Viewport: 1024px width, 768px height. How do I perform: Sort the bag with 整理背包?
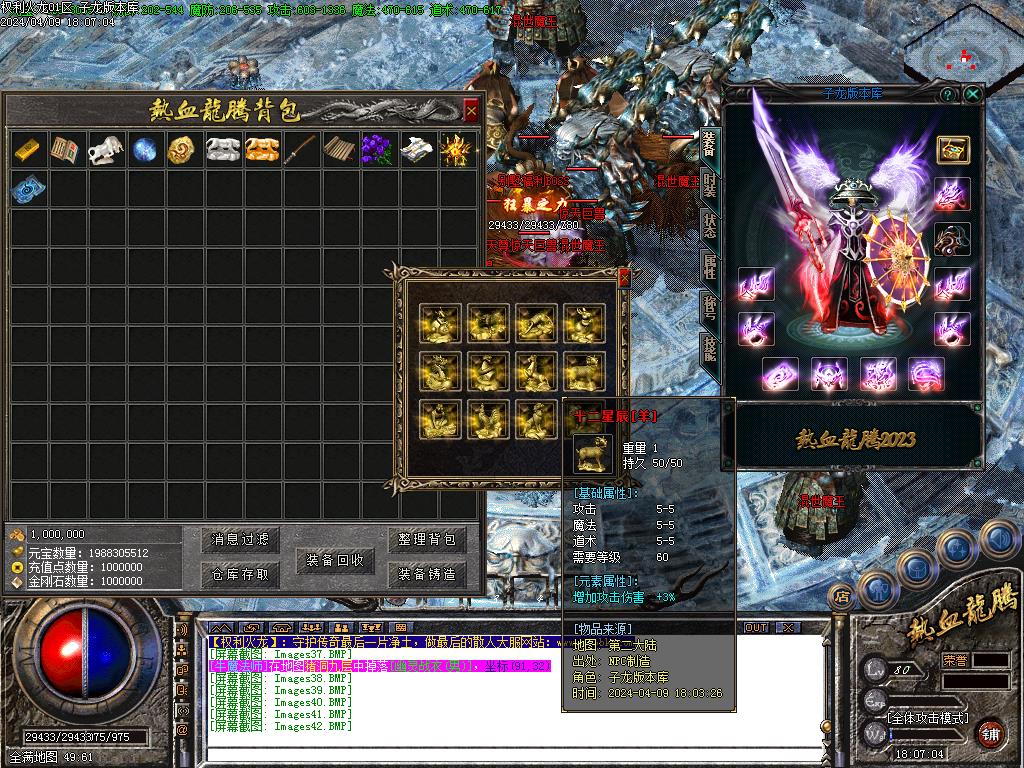tap(427, 540)
